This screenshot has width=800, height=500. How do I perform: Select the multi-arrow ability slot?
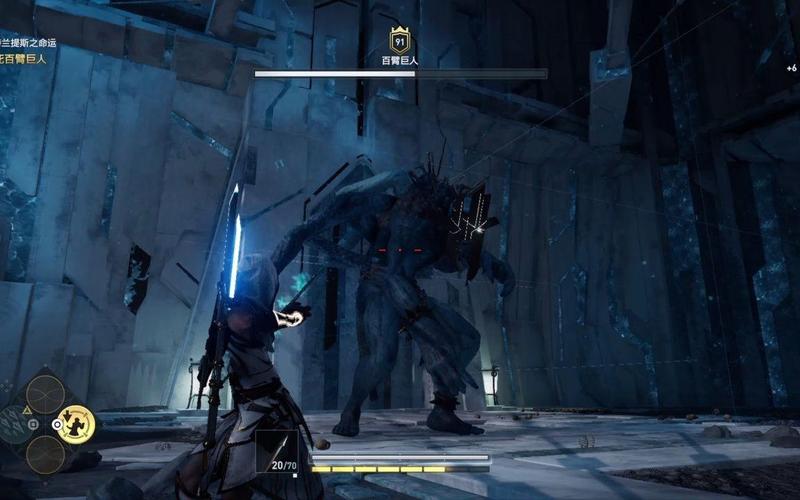click(14, 424)
